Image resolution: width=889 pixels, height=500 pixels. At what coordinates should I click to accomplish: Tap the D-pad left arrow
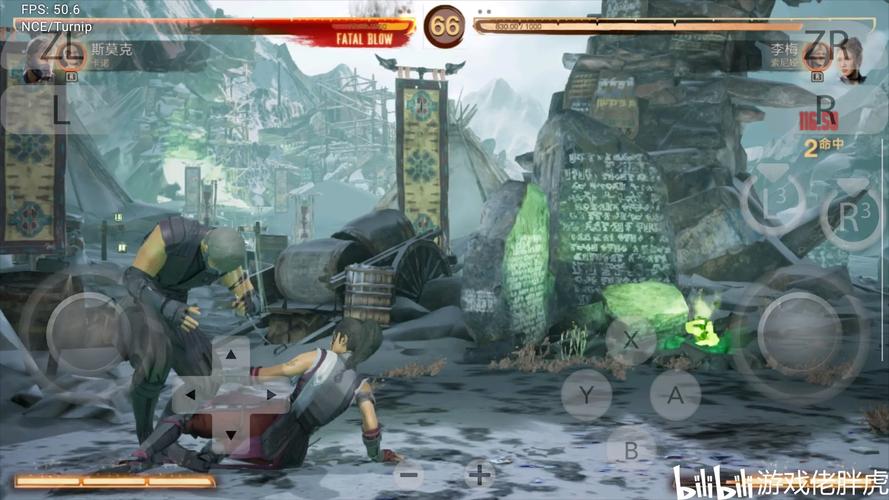pyautogui.click(x=192, y=395)
